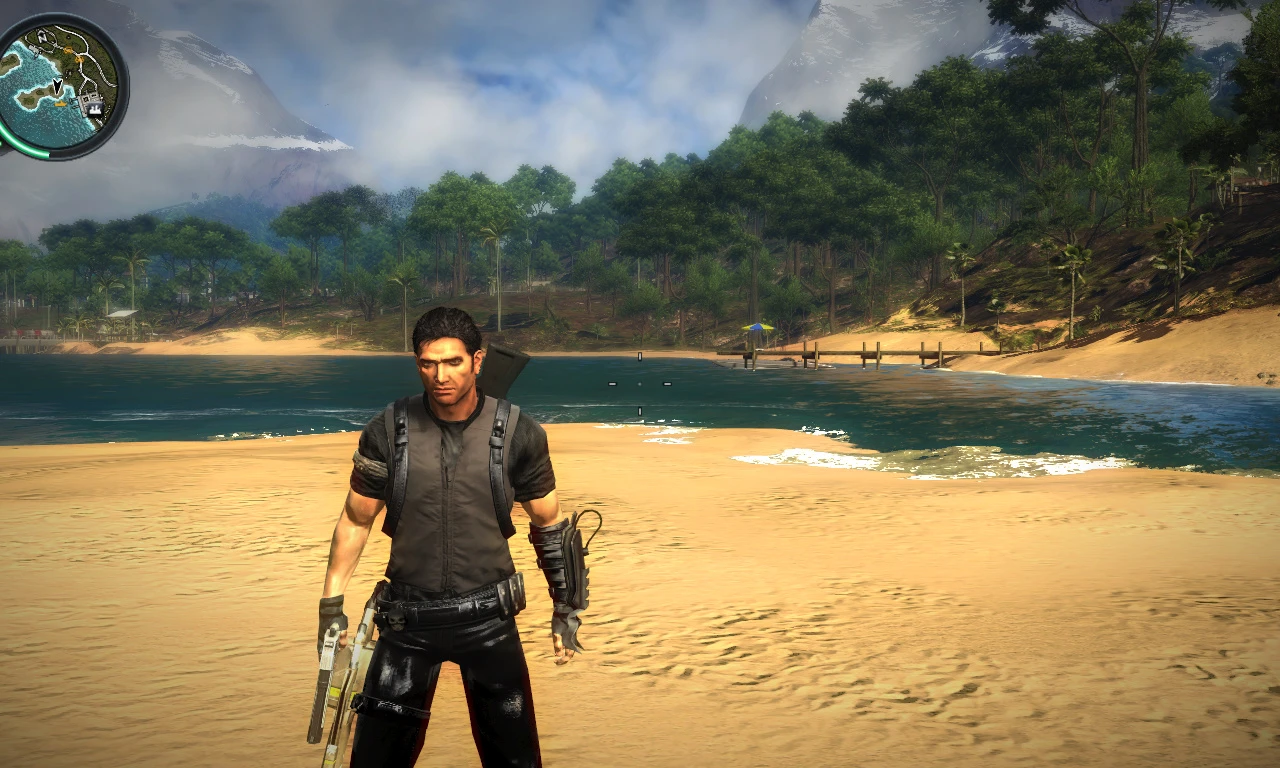This screenshot has width=1280, height=768.
Task: Click the grappling hook on Rico's left arm
Action: 565,560
